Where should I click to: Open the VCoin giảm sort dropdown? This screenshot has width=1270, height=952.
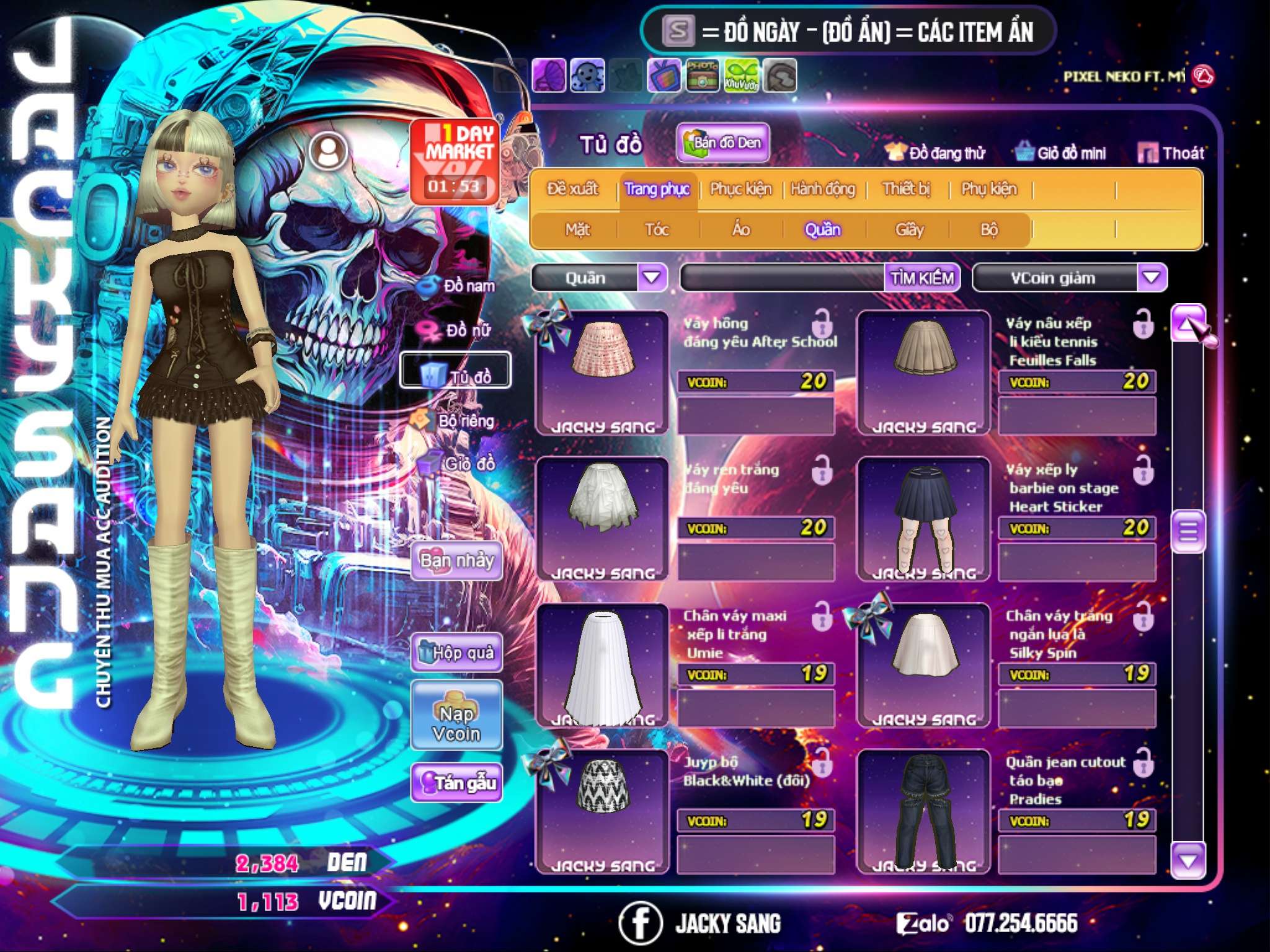click(1152, 278)
